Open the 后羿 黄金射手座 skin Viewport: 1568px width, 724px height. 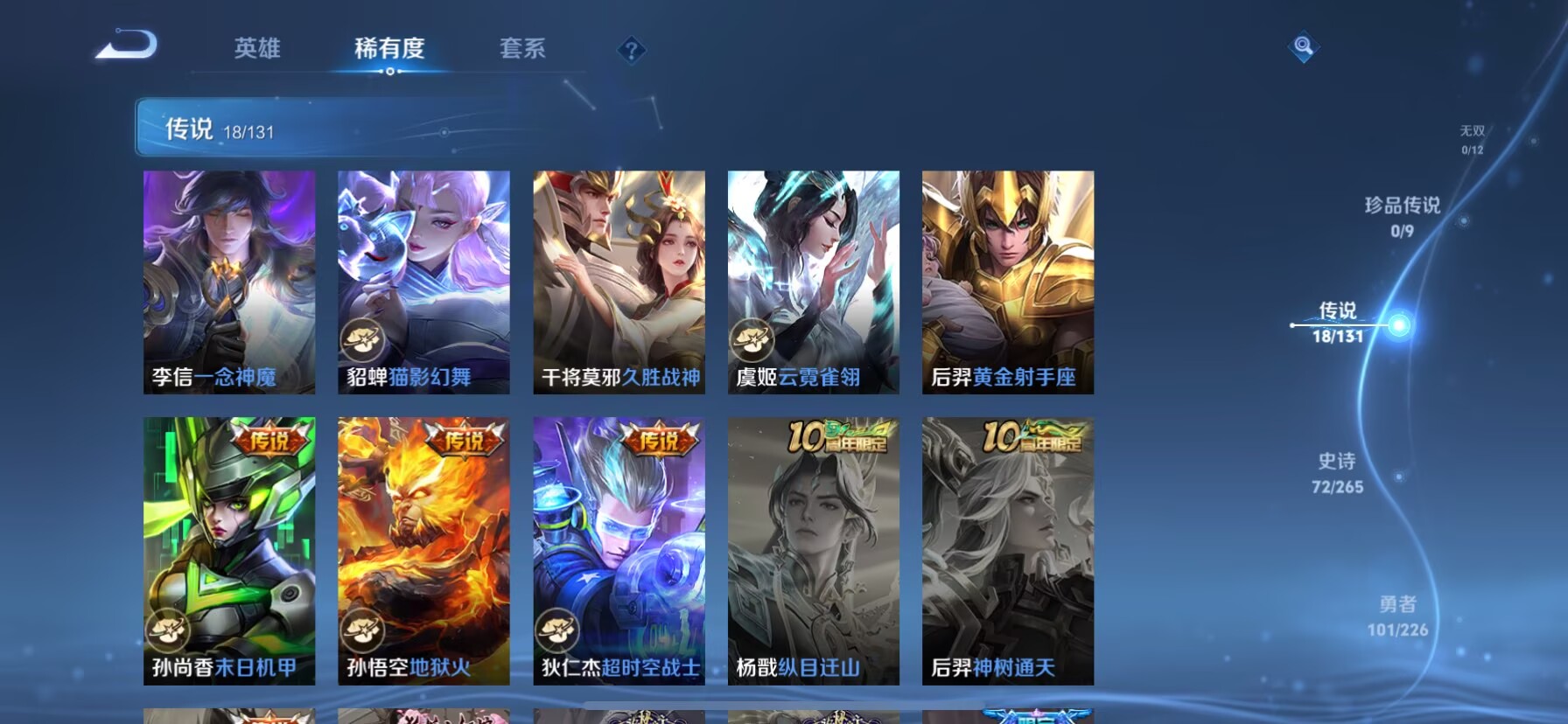click(1008, 280)
